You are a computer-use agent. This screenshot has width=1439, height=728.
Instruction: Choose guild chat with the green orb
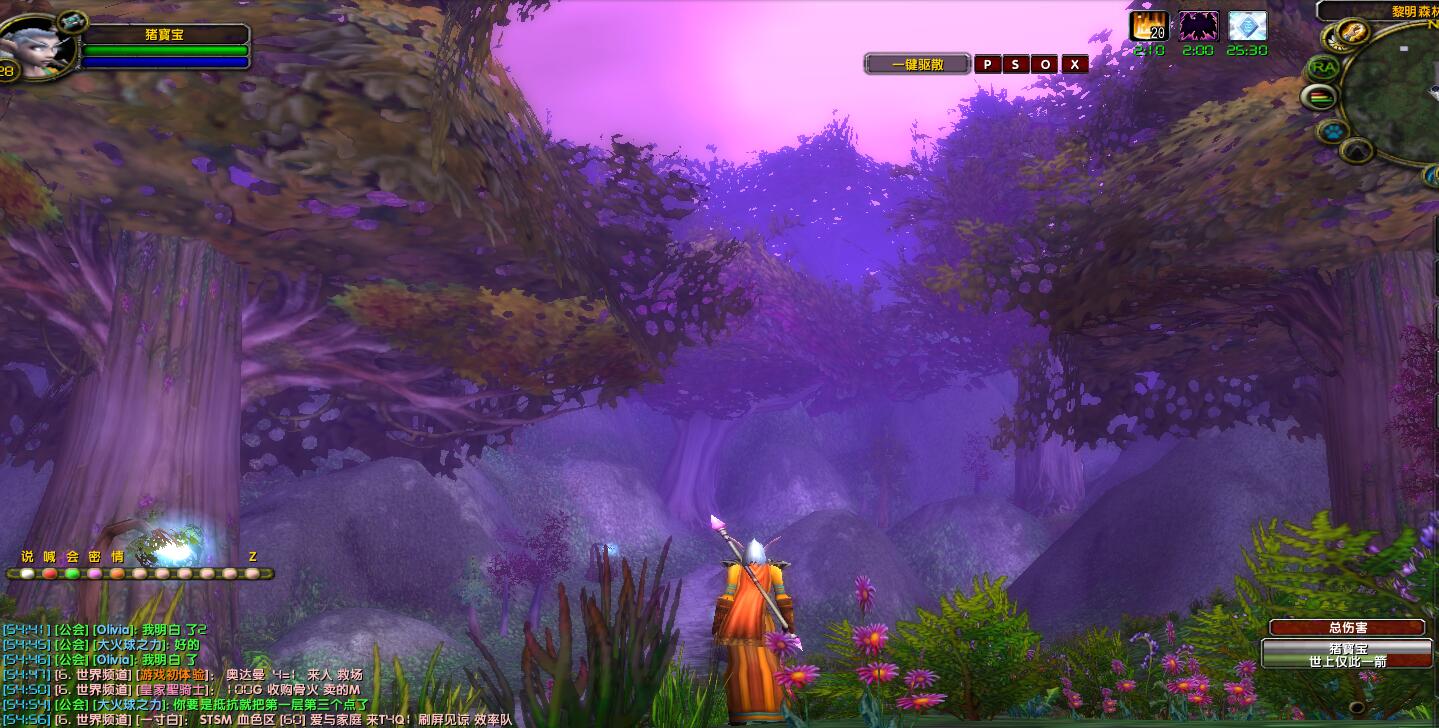click(x=72, y=574)
